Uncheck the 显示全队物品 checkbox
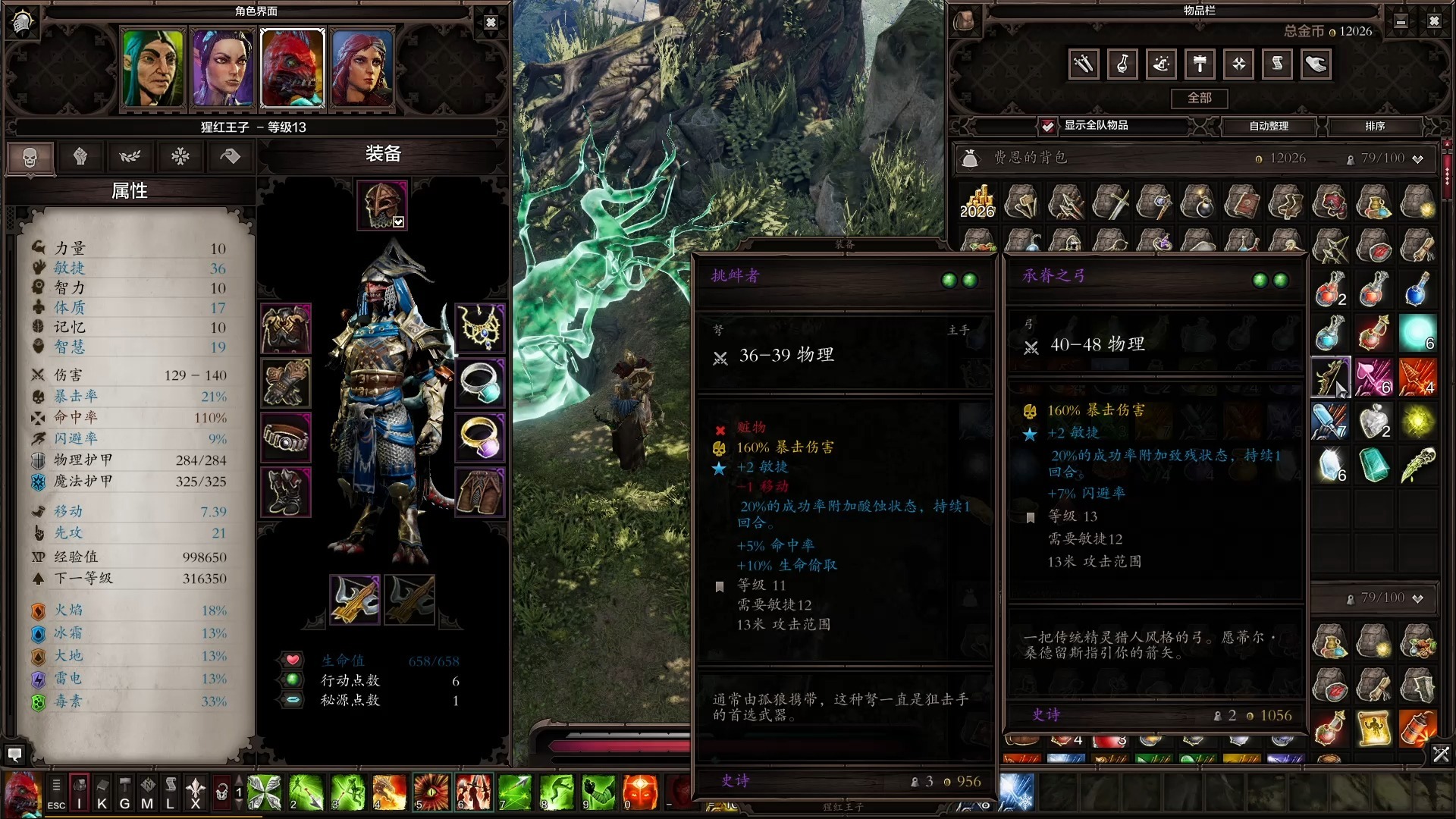The height and width of the screenshot is (819, 1456). tap(1048, 127)
